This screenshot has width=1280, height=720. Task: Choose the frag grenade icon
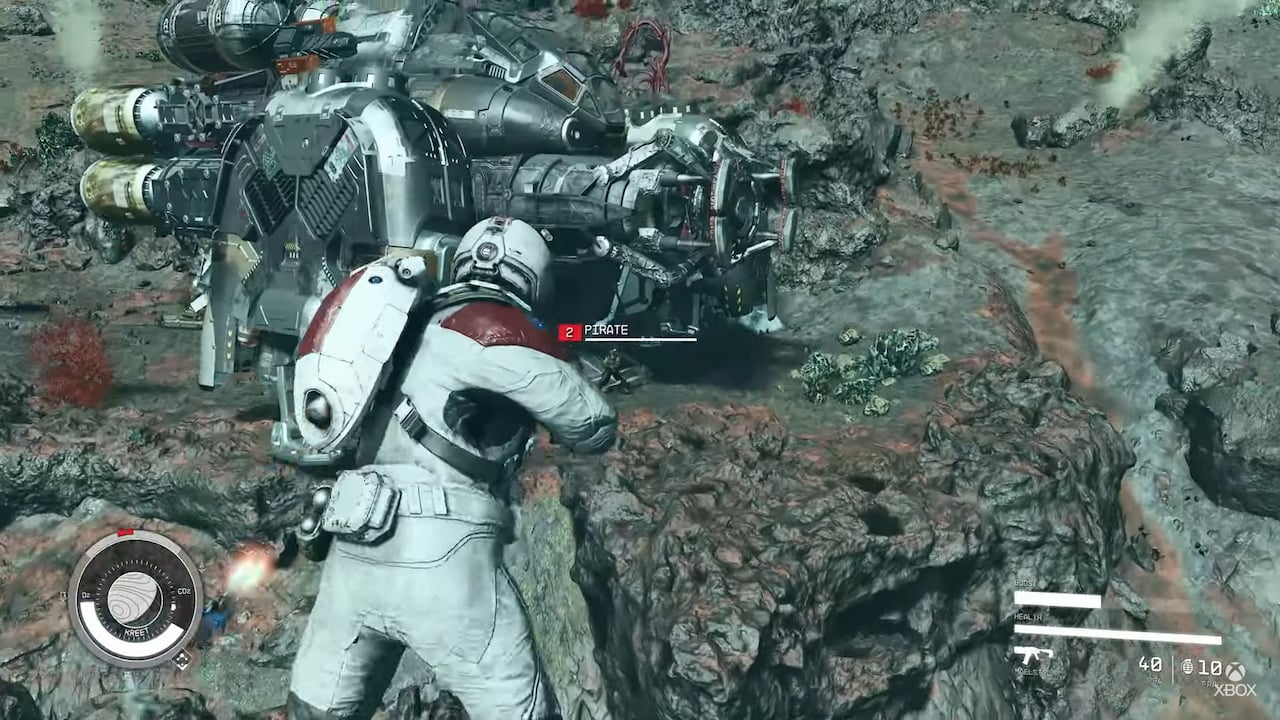coord(1187,666)
